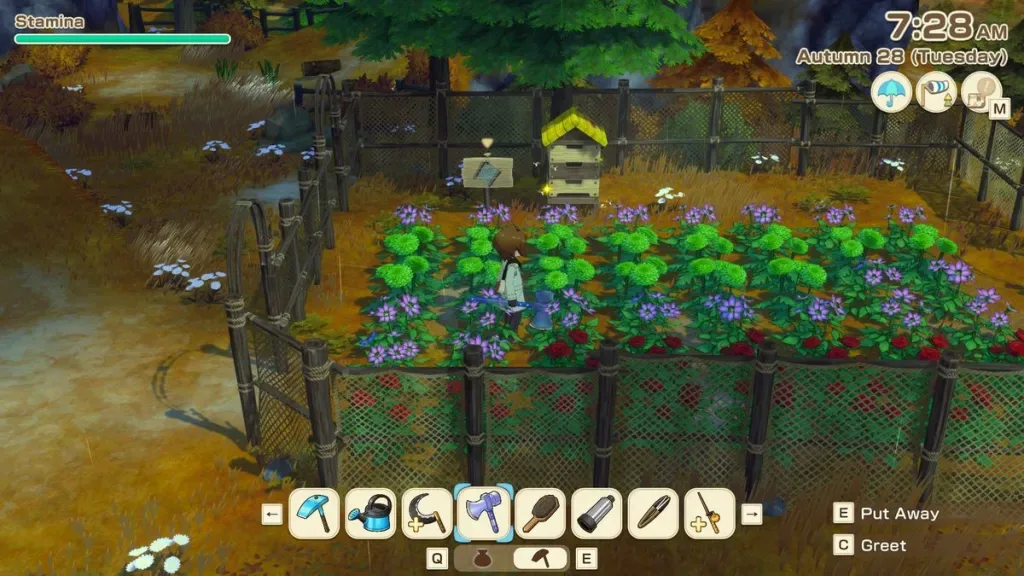The width and height of the screenshot is (1024, 576).
Task: Select the metal milker canister slot
Action: [x=597, y=514]
